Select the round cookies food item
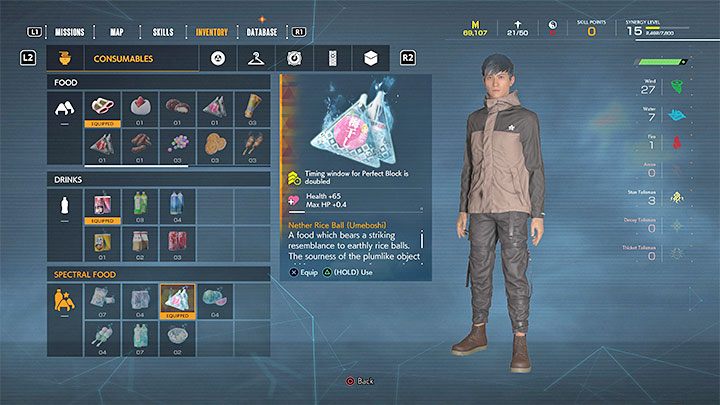Screen dimensions: 720x405 point(215,145)
